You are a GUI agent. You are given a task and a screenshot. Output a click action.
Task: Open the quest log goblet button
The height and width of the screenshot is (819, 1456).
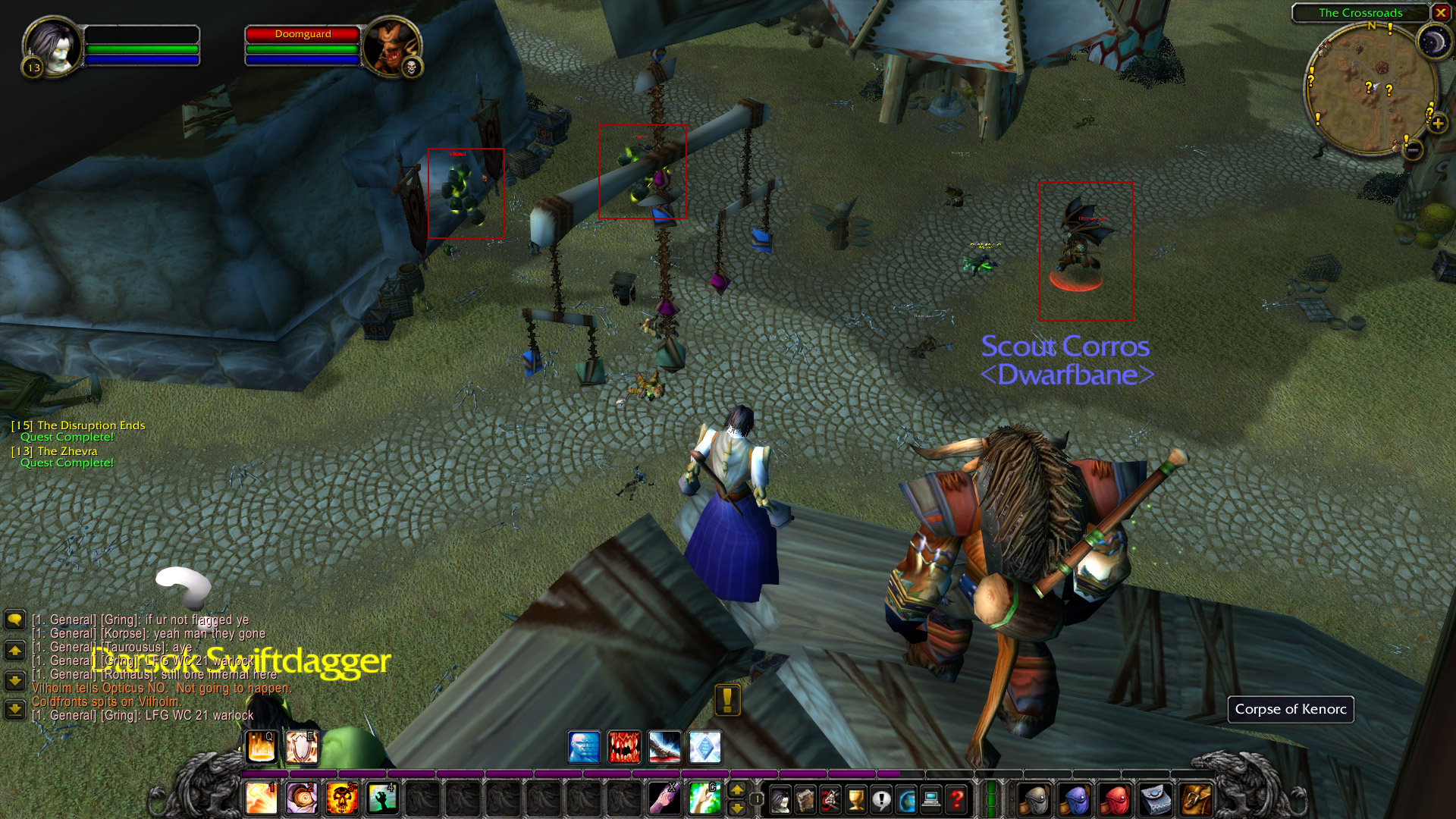[856, 799]
